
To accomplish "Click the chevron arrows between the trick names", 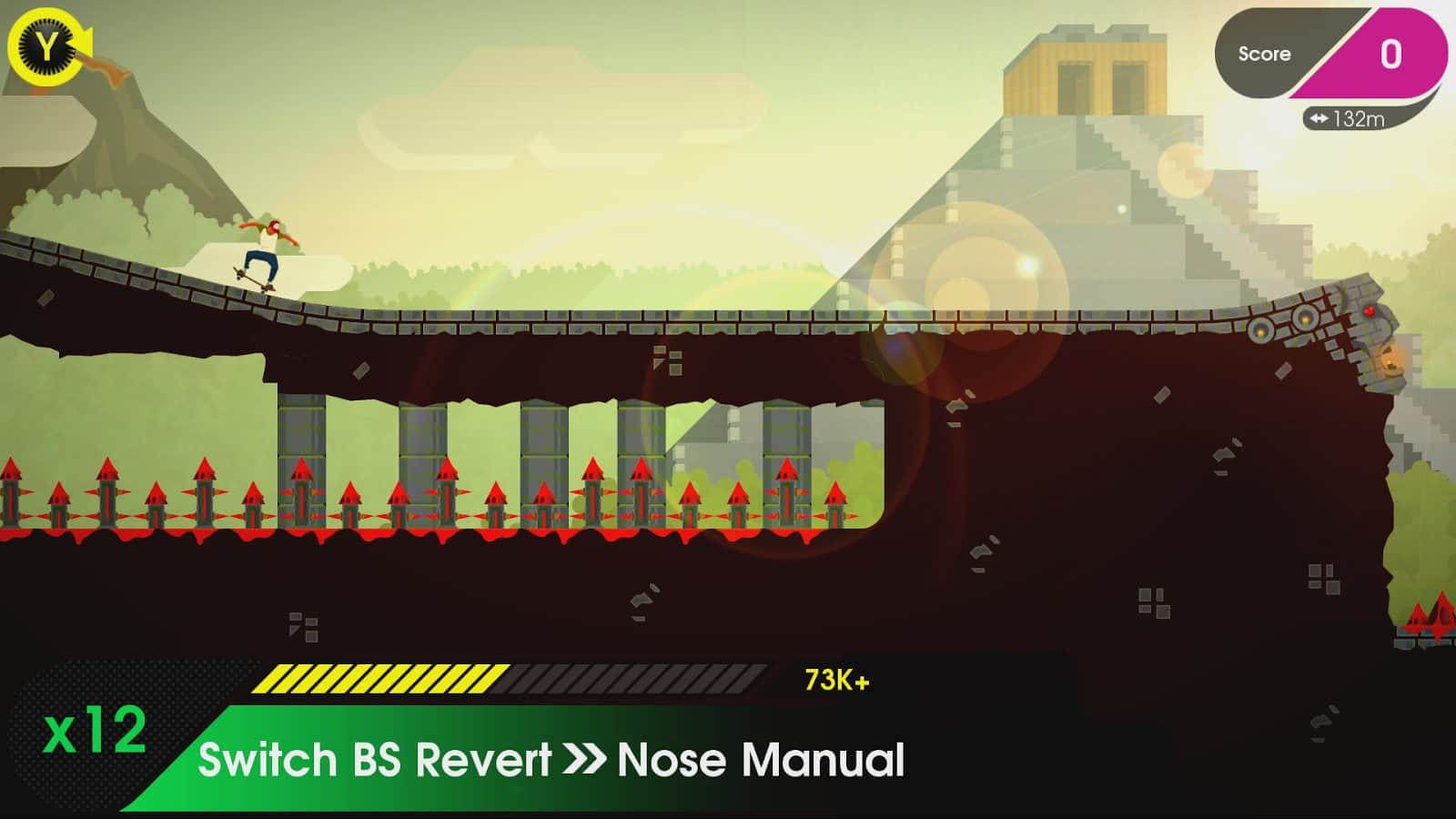I will [x=583, y=757].
